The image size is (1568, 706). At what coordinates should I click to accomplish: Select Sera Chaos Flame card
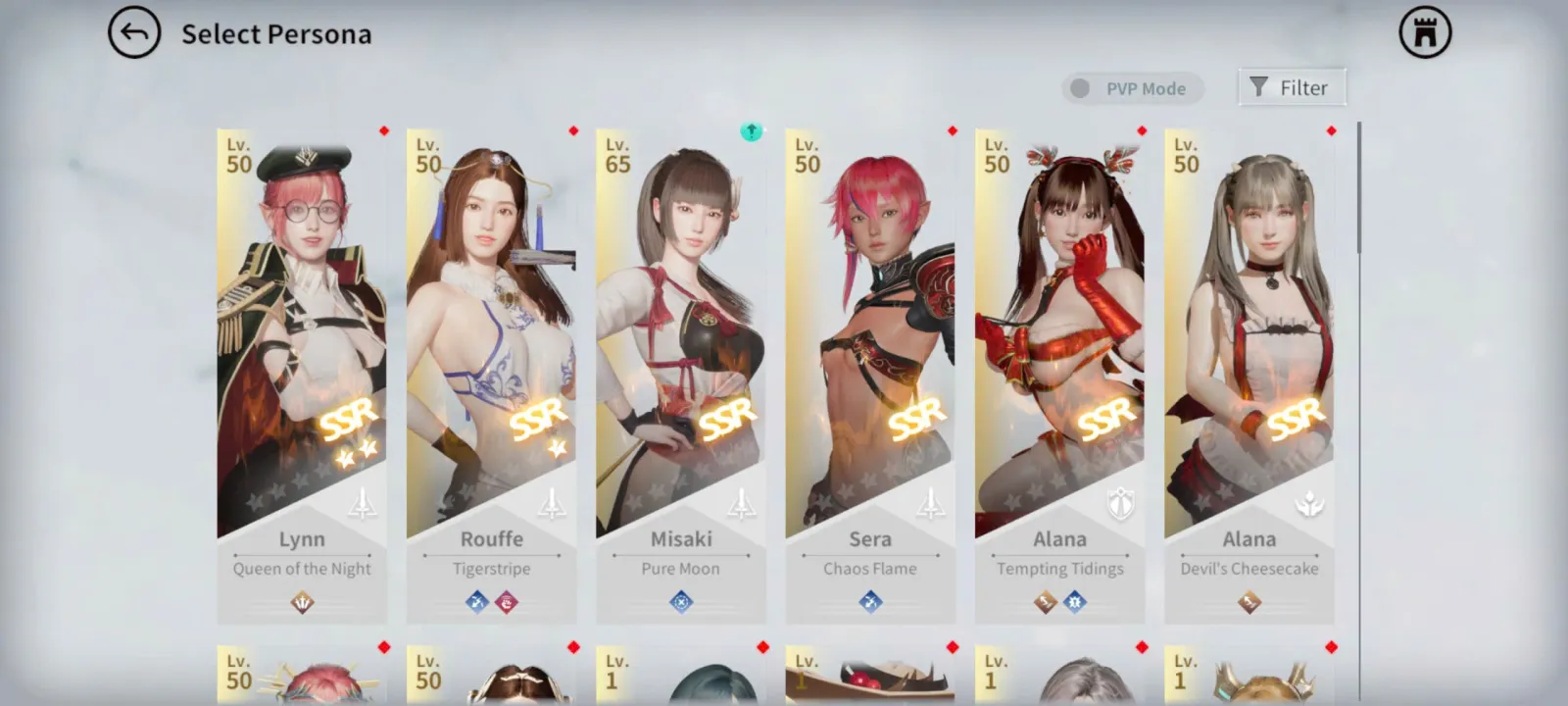click(870, 373)
